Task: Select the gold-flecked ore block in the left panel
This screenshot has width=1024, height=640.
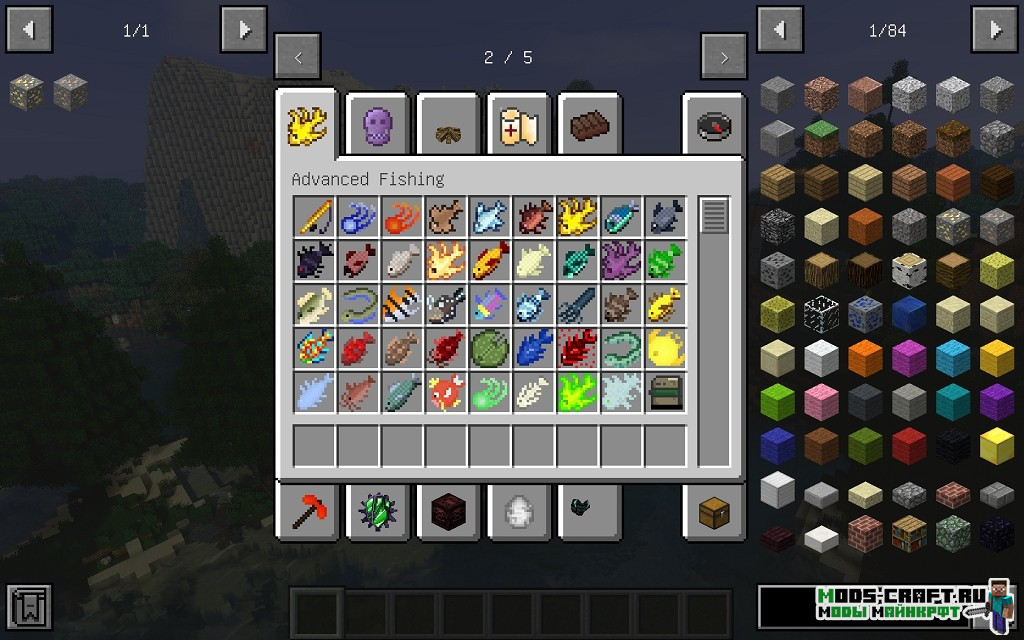Action: pos(25,93)
